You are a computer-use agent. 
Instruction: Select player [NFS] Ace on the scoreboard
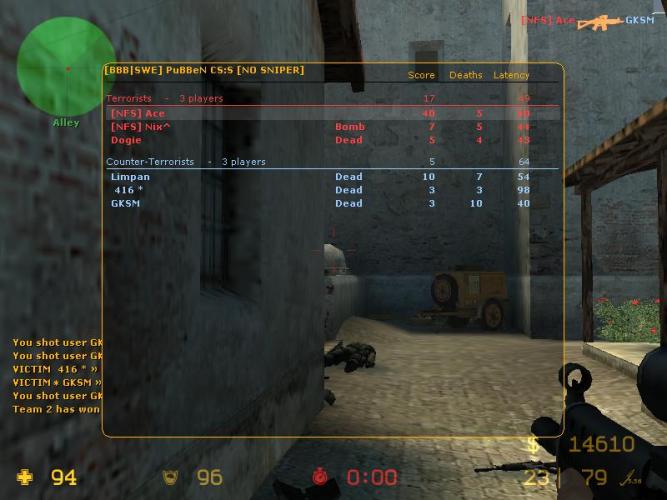138,114
